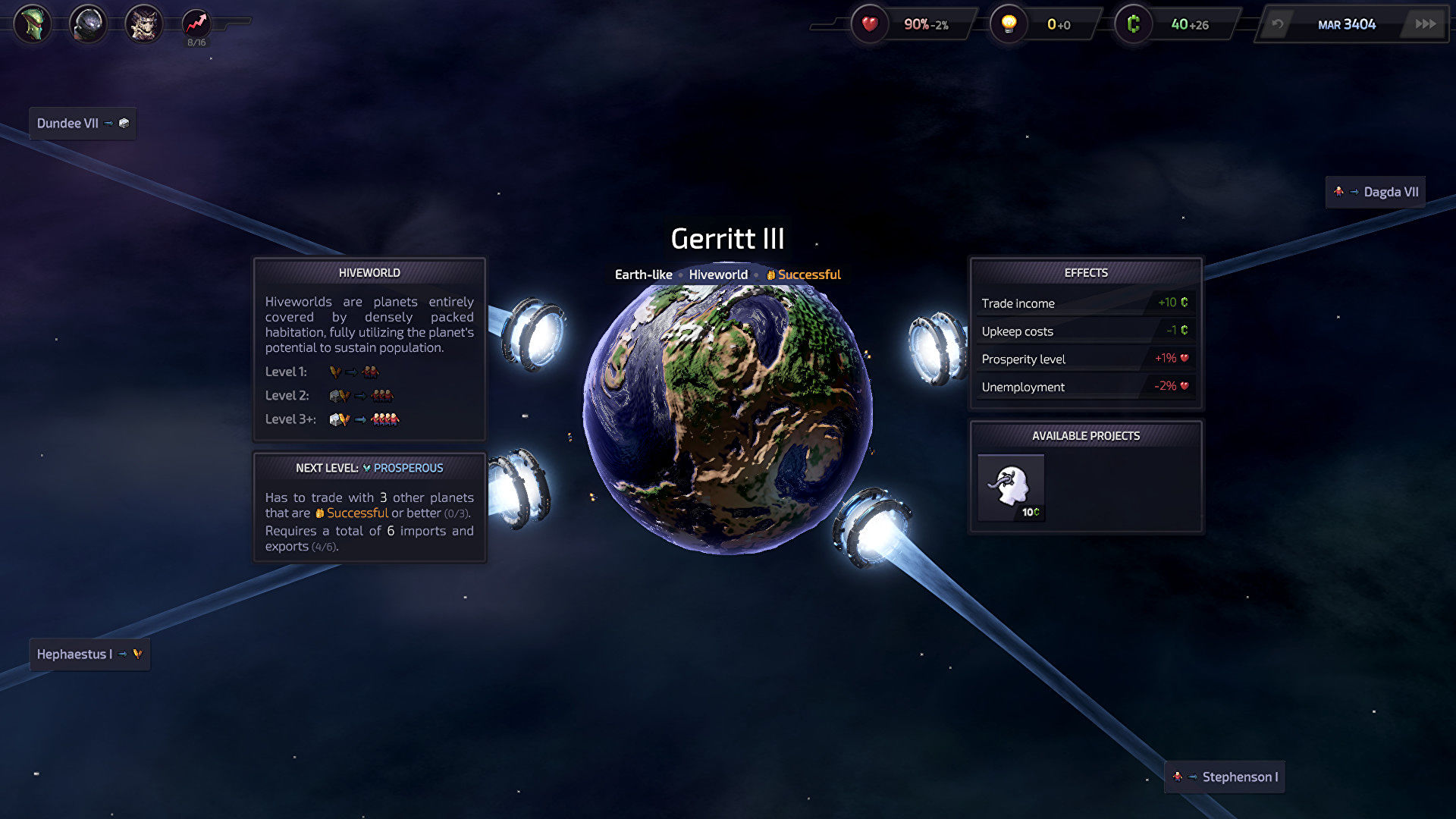Click the red heart prosperity icon

click(x=870, y=24)
